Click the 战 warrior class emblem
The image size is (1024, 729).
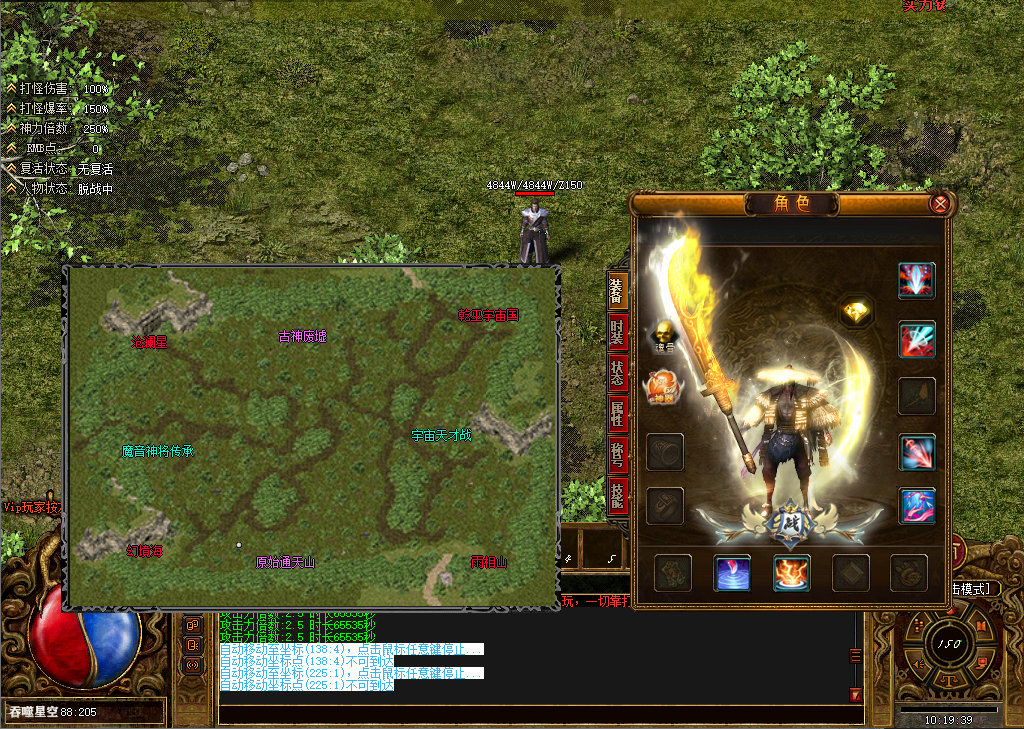click(789, 524)
